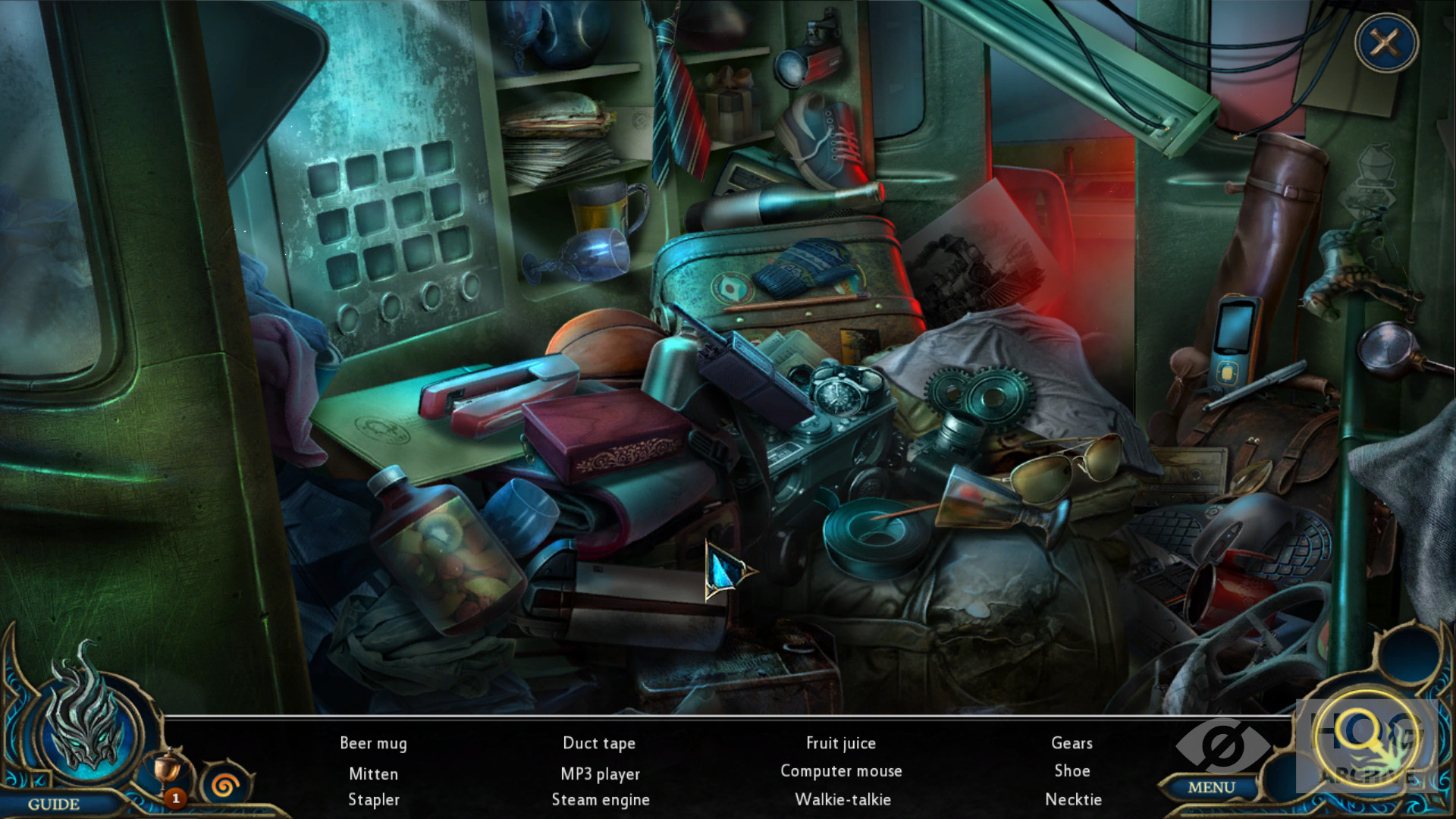Open the Menu
Image resolution: width=1456 pixels, height=819 pixels.
1211,788
